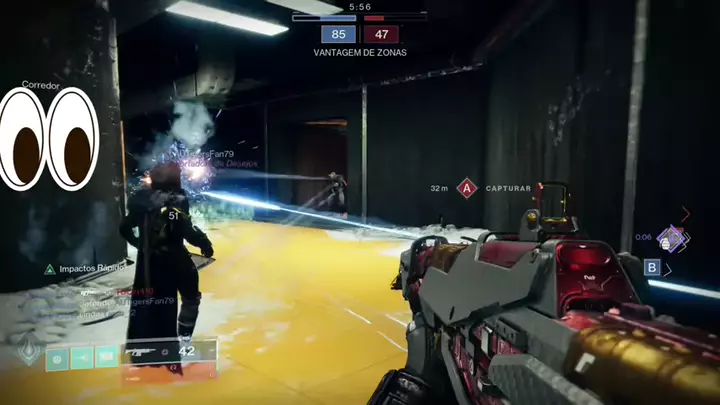720x405 pixels.
Task: Trigger the melee ability icon
Action: click(x=82, y=358)
